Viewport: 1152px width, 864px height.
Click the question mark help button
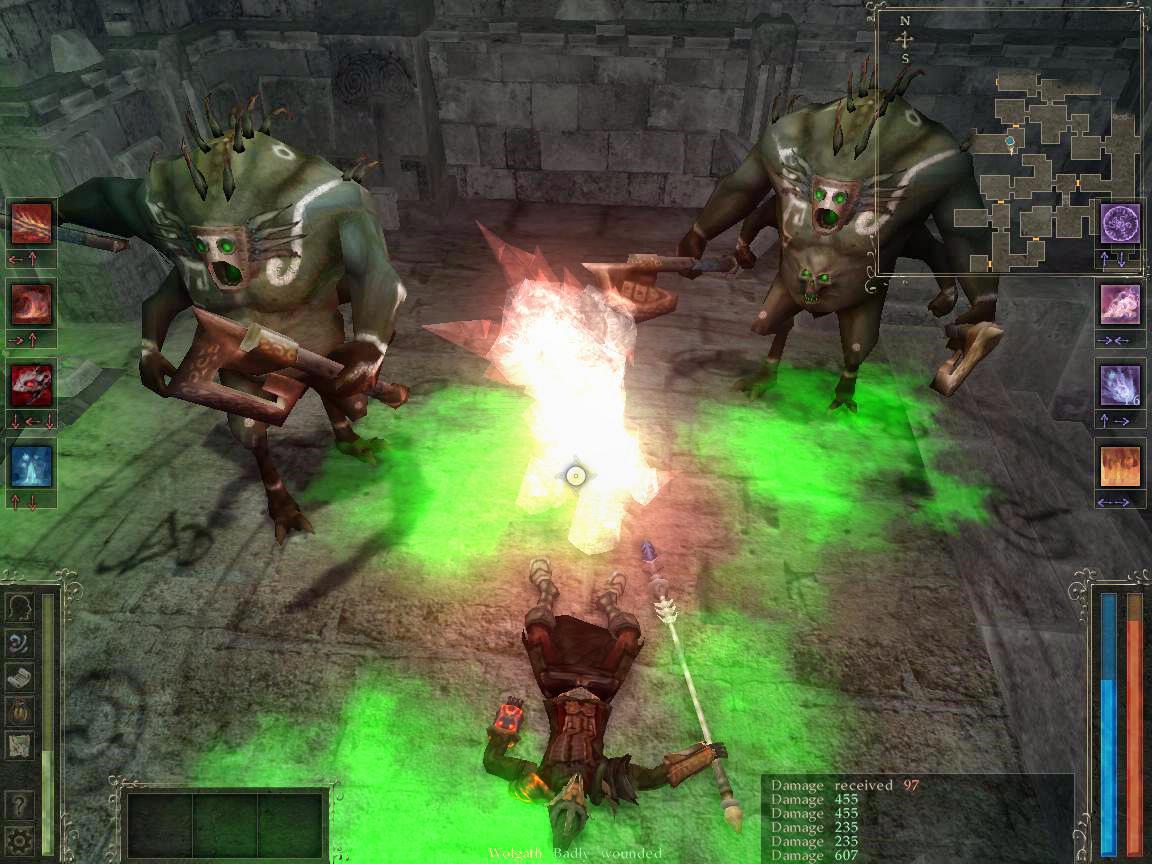coord(19,804)
